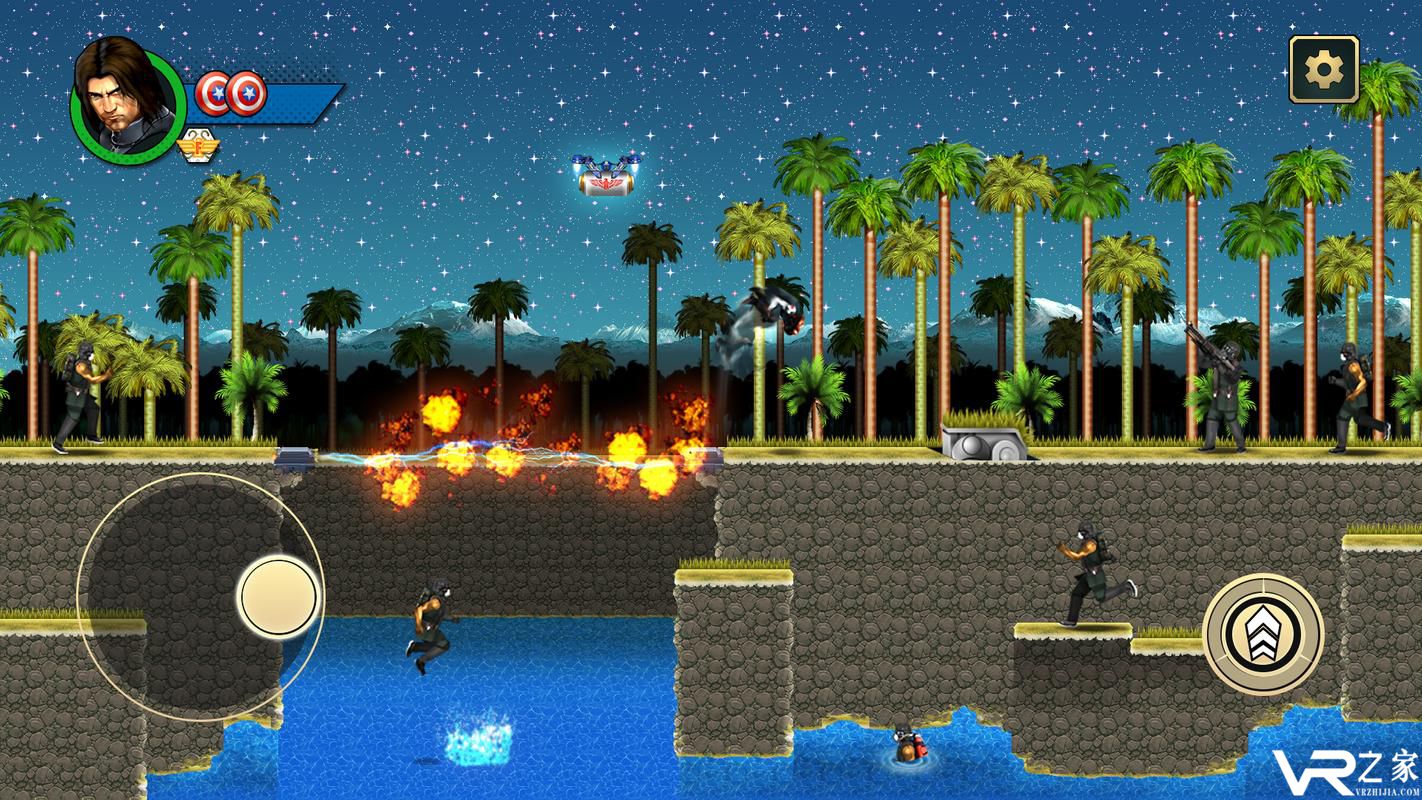Screen dimensions: 1422x800
Task: Tap the chevron jump button
Action: tap(1263, 634)
